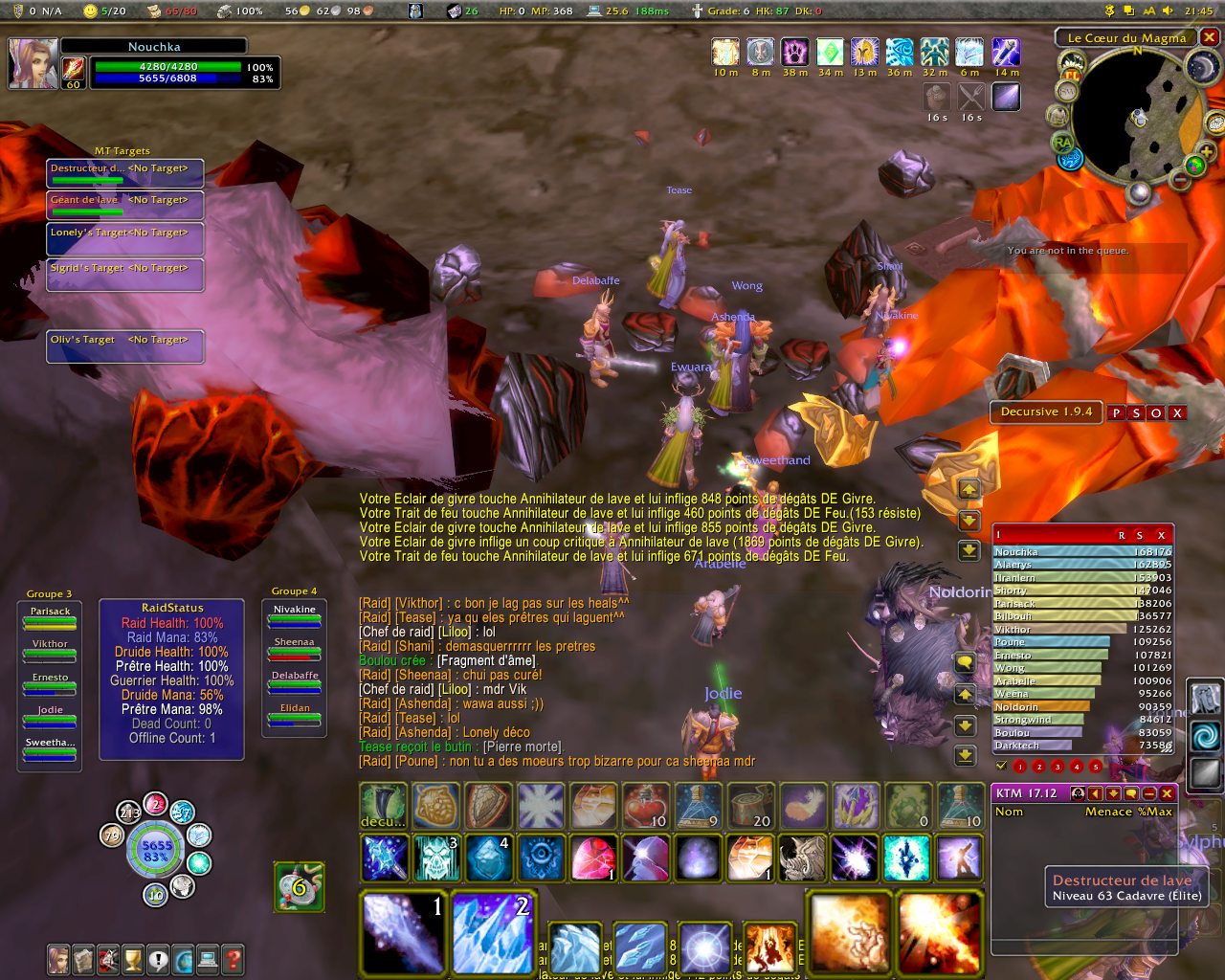Image resolution: width=1225 pixels, height=980 pixels.
Task: Reset damage meter with the R button
Action: [x=1122, y=535]
